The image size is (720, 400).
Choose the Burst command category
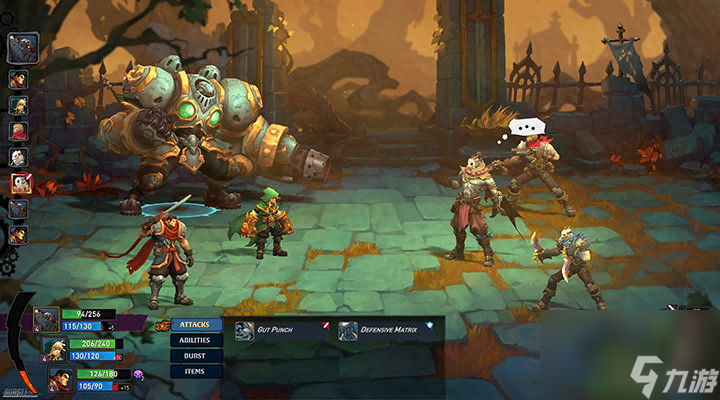tap(196, 355)
